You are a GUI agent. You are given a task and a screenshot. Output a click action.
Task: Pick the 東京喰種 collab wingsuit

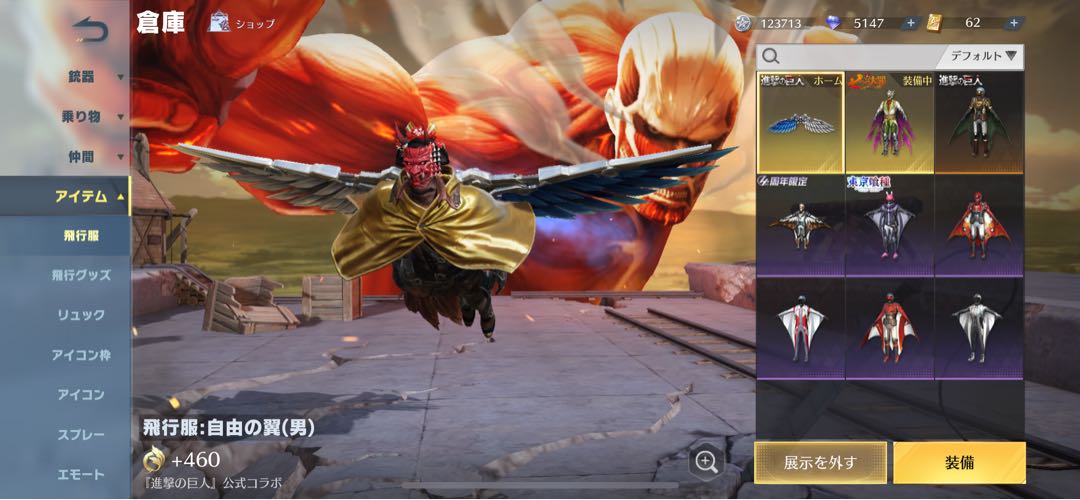[889, 225]
